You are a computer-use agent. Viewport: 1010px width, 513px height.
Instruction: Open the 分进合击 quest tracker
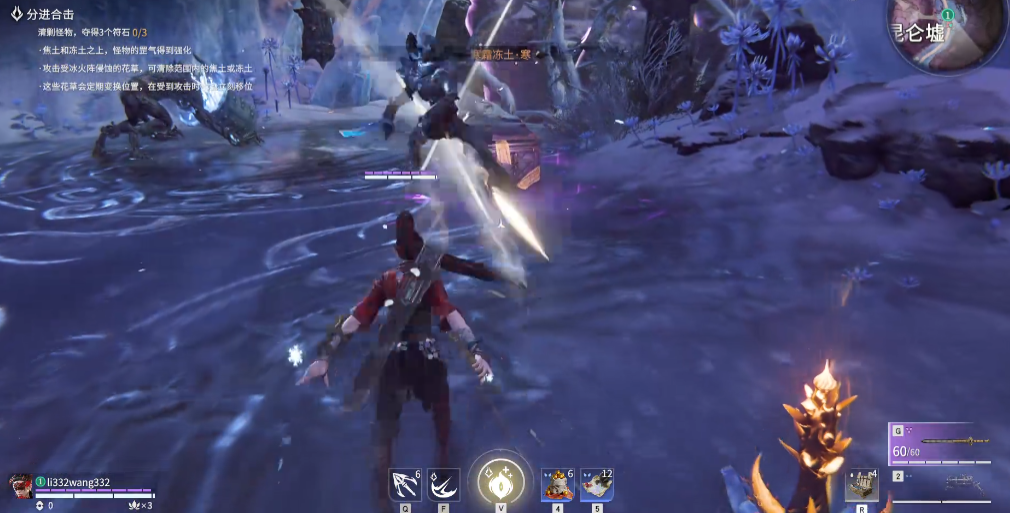pyautogui.click(x=50, y=14)
